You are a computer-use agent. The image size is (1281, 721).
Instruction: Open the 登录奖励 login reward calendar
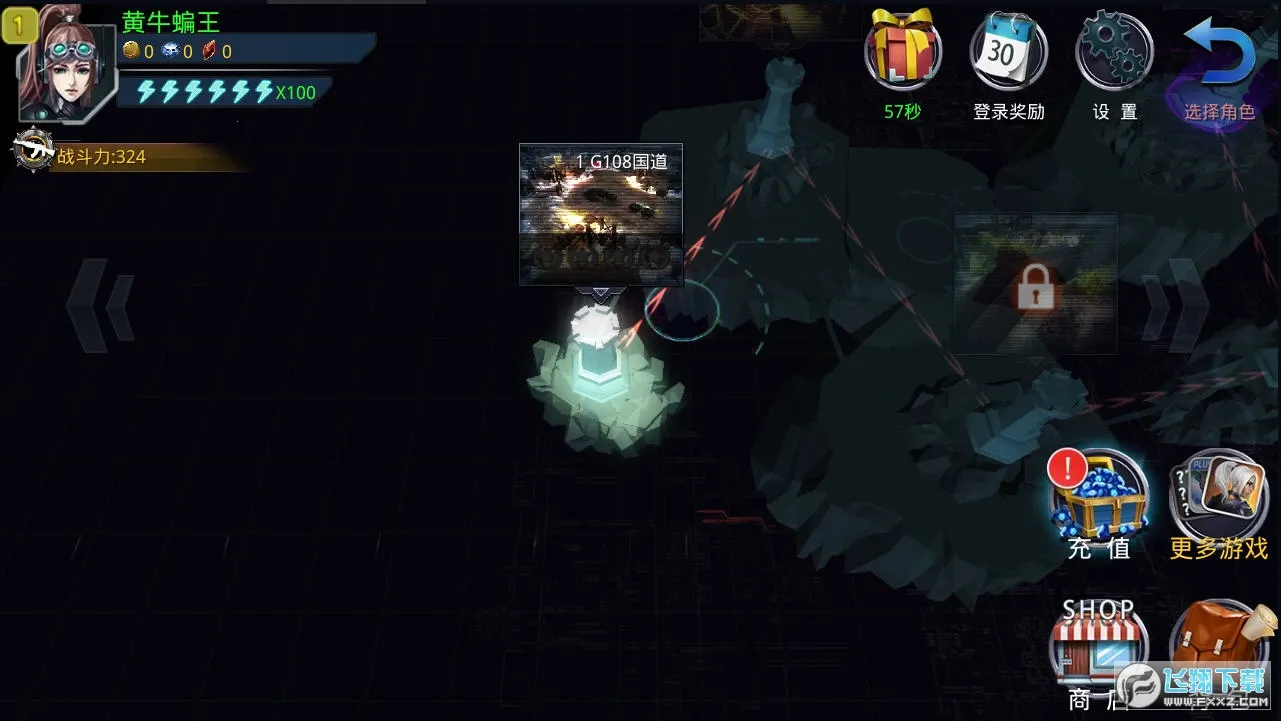[x=1008, y=52]
